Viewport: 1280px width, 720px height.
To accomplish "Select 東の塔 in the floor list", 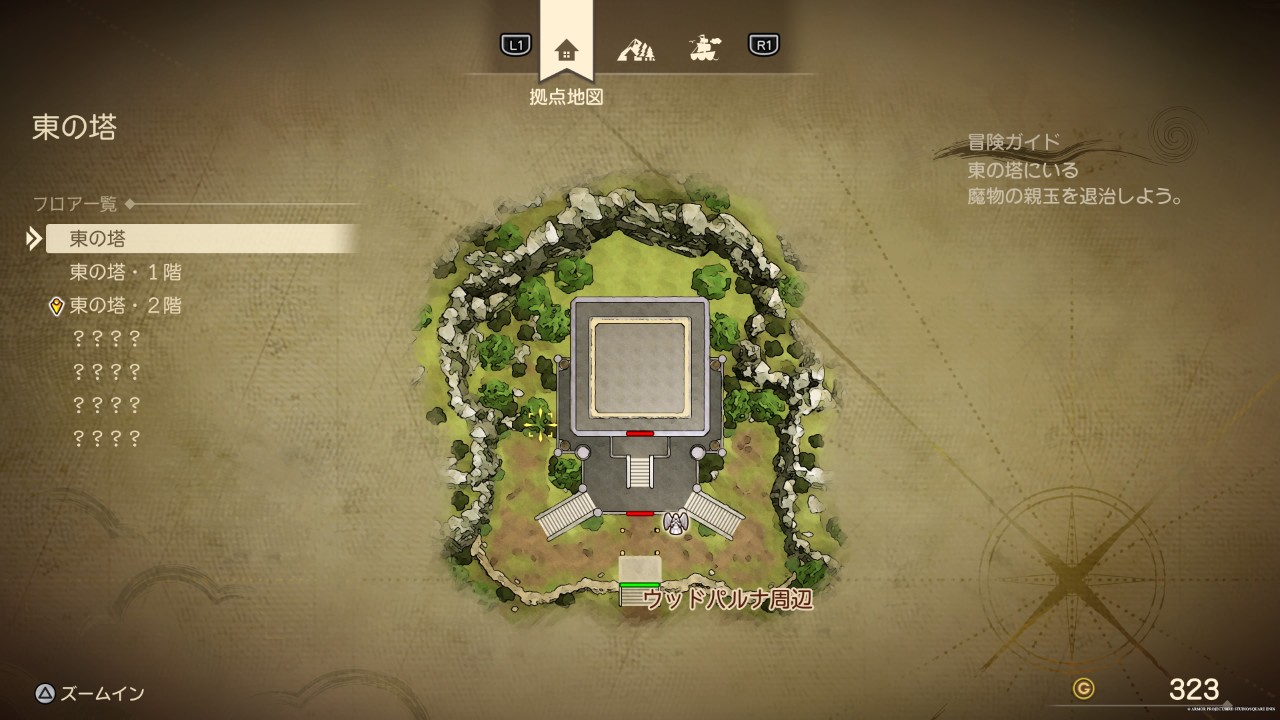I will (98, 238).
